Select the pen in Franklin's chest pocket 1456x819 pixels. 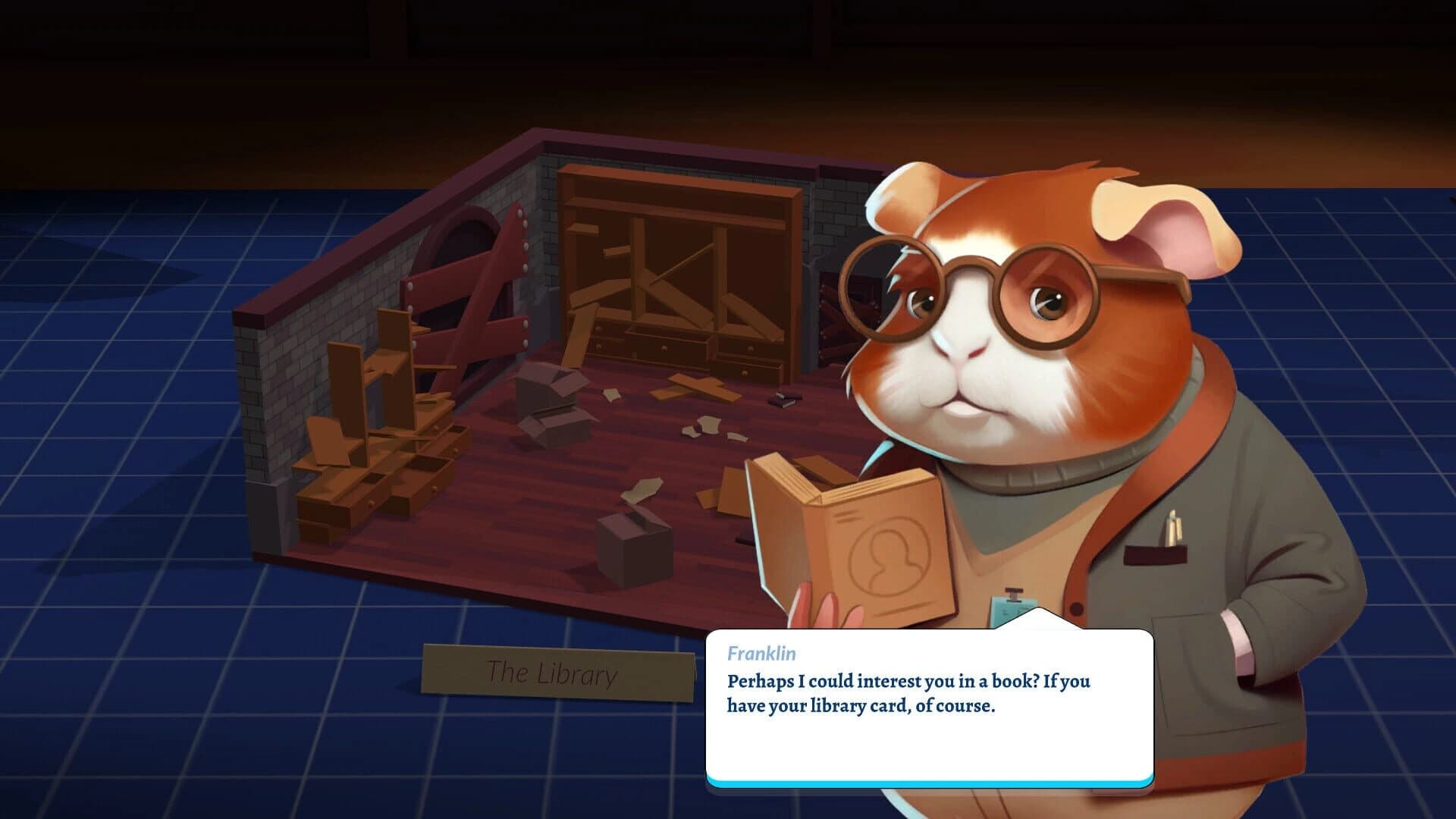tap(1175, 527)
